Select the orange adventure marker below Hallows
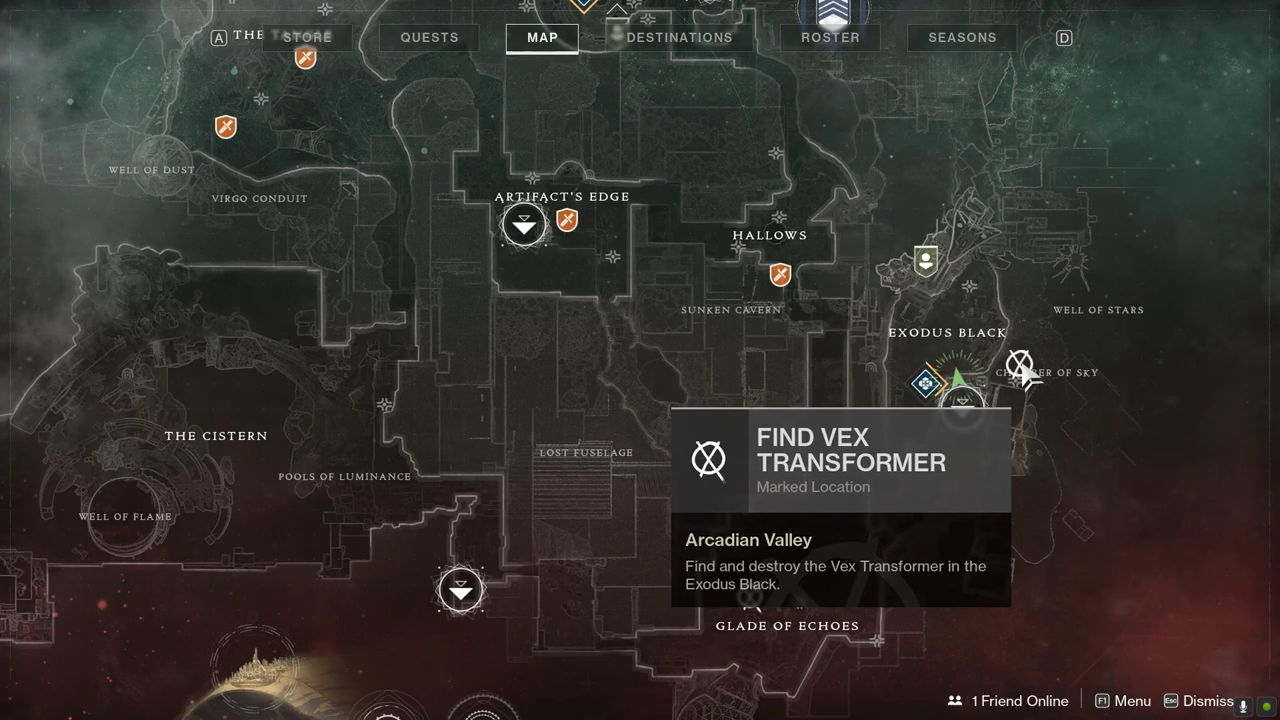This screenshot has width=1280, height=720. [x=780, y=274]
